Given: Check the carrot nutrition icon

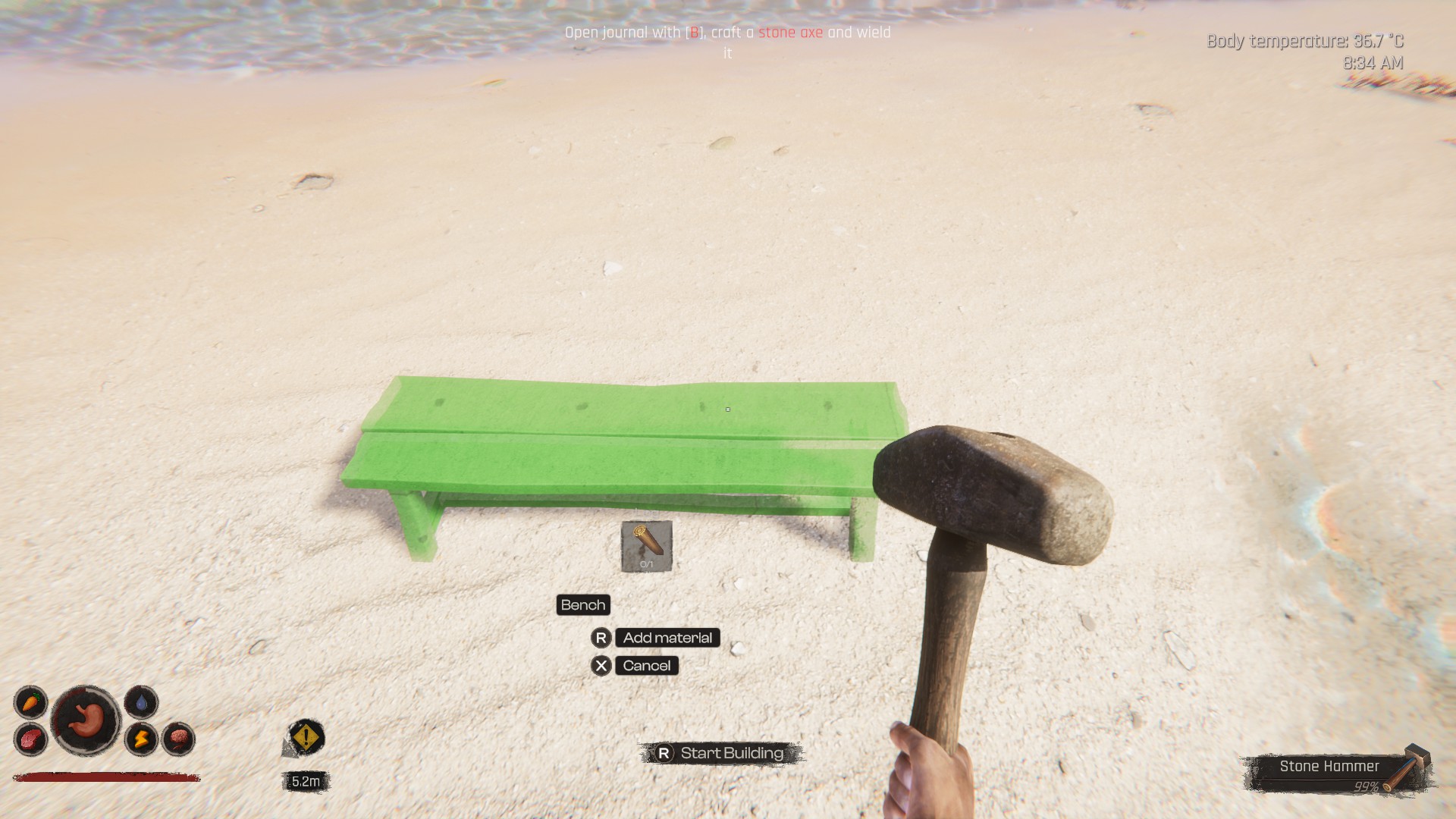Looking at the screenshot, I should click(30, 703).
